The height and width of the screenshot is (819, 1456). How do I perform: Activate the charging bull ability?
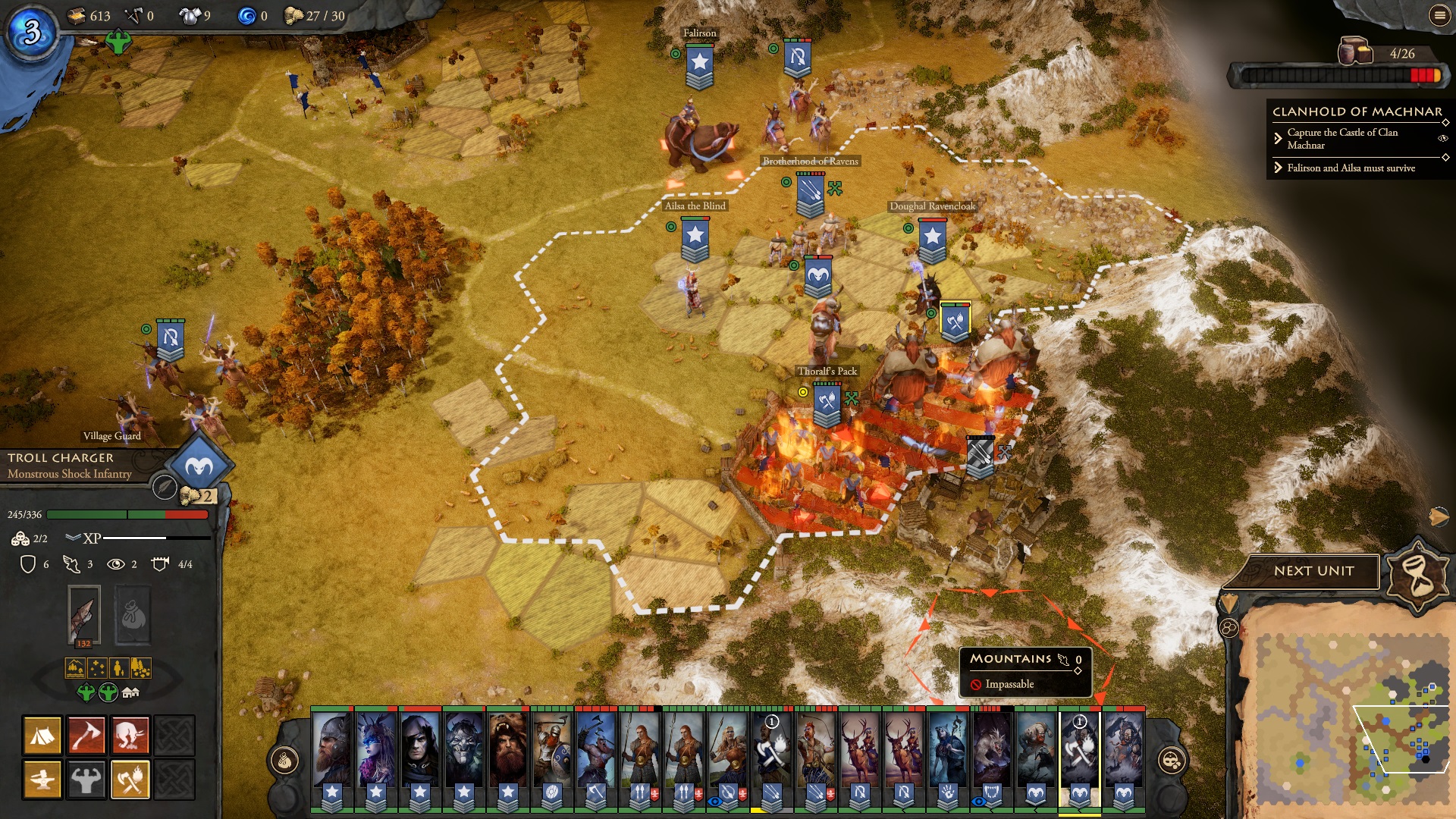click(x=130, y=735)
